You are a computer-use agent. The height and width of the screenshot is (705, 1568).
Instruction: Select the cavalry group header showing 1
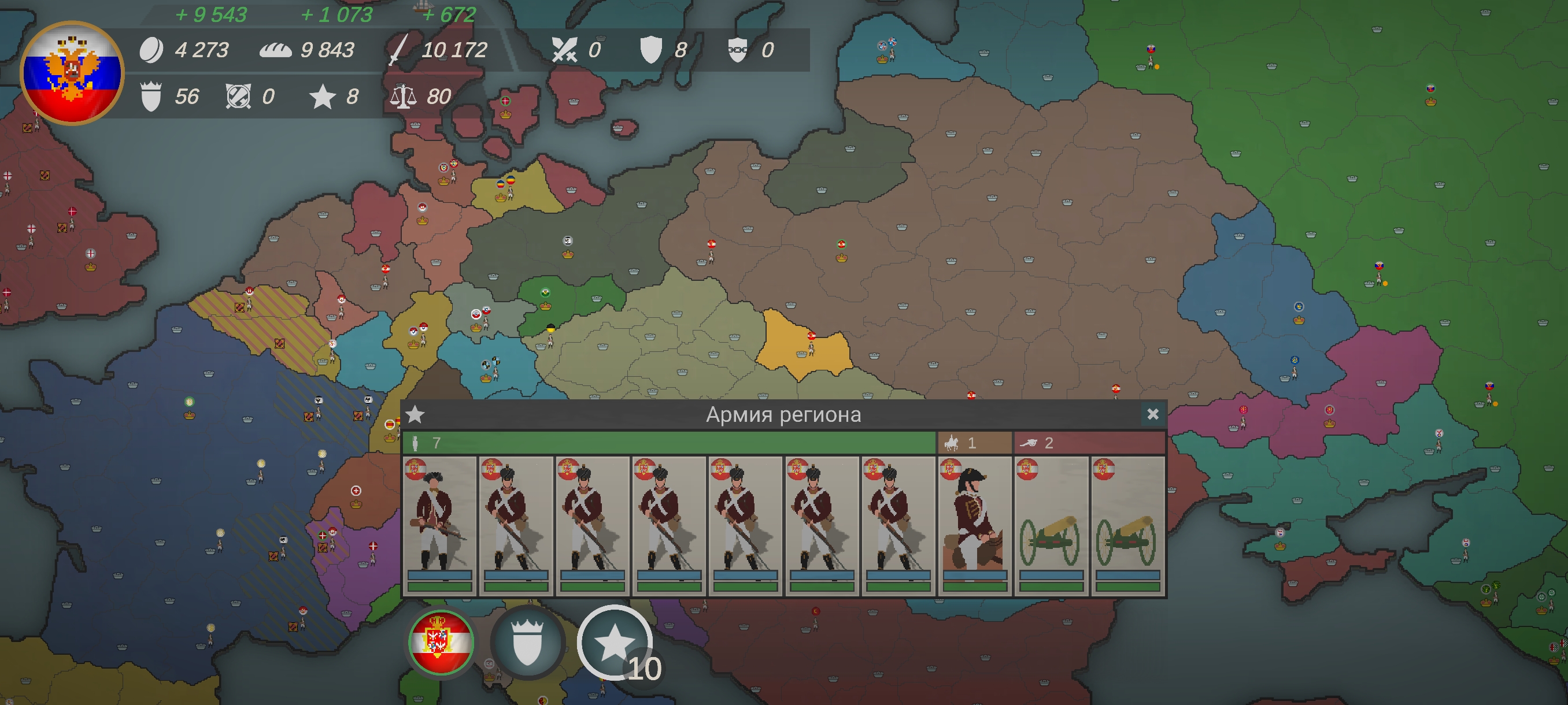click(974, 443)
